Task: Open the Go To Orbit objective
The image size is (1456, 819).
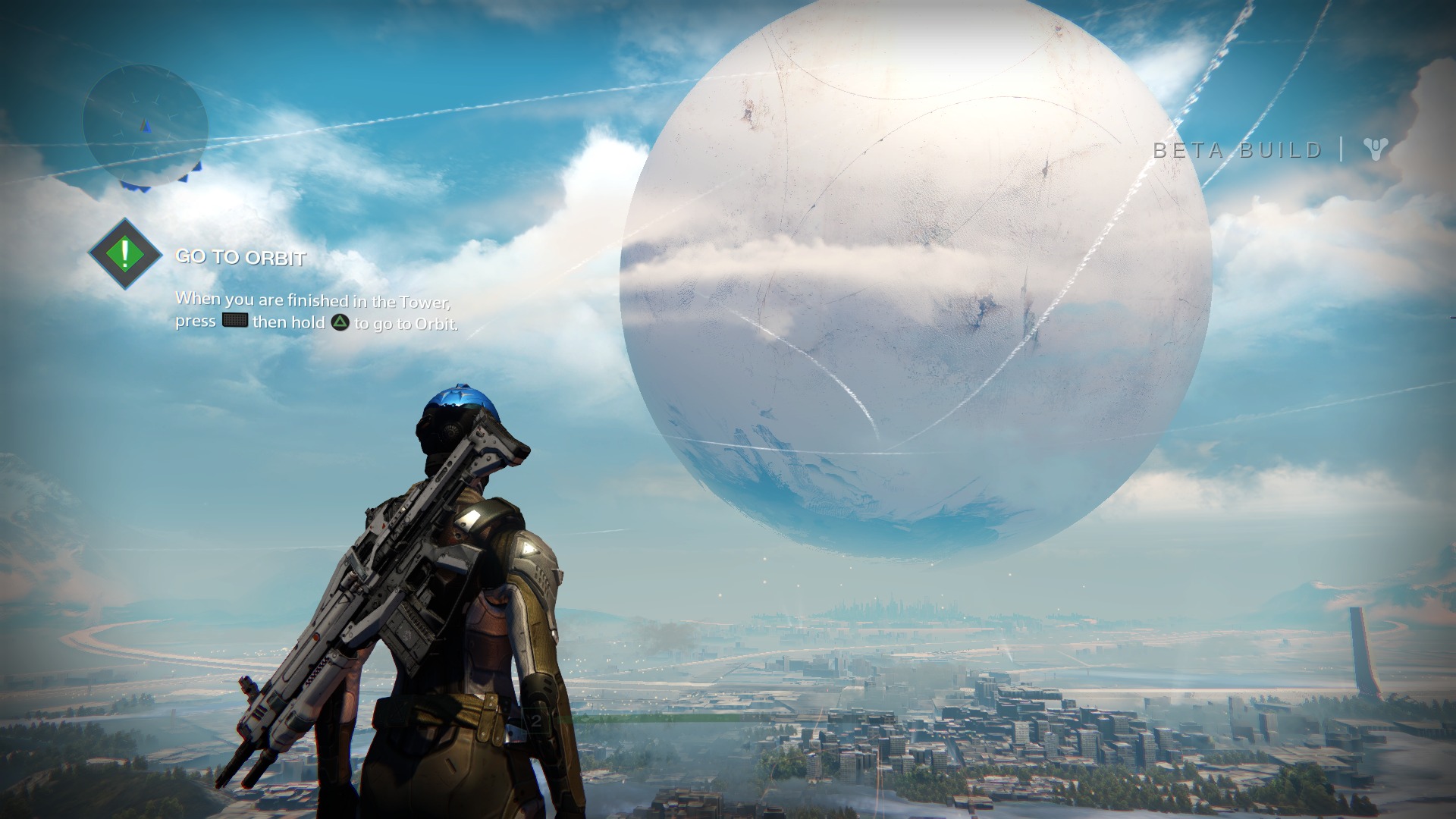Action: 240,258
